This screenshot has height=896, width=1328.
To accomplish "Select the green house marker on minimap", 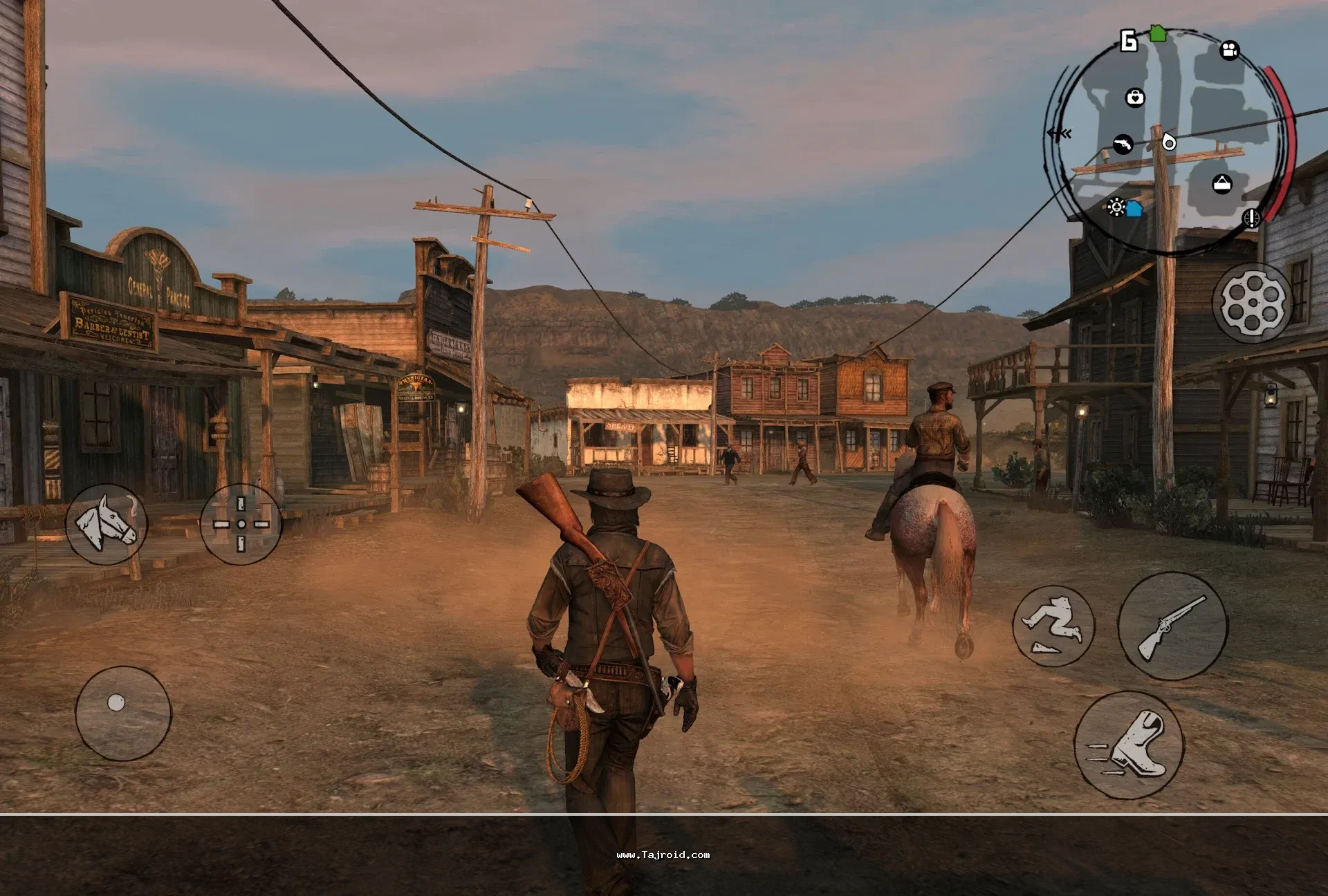I will [1158, 33].
